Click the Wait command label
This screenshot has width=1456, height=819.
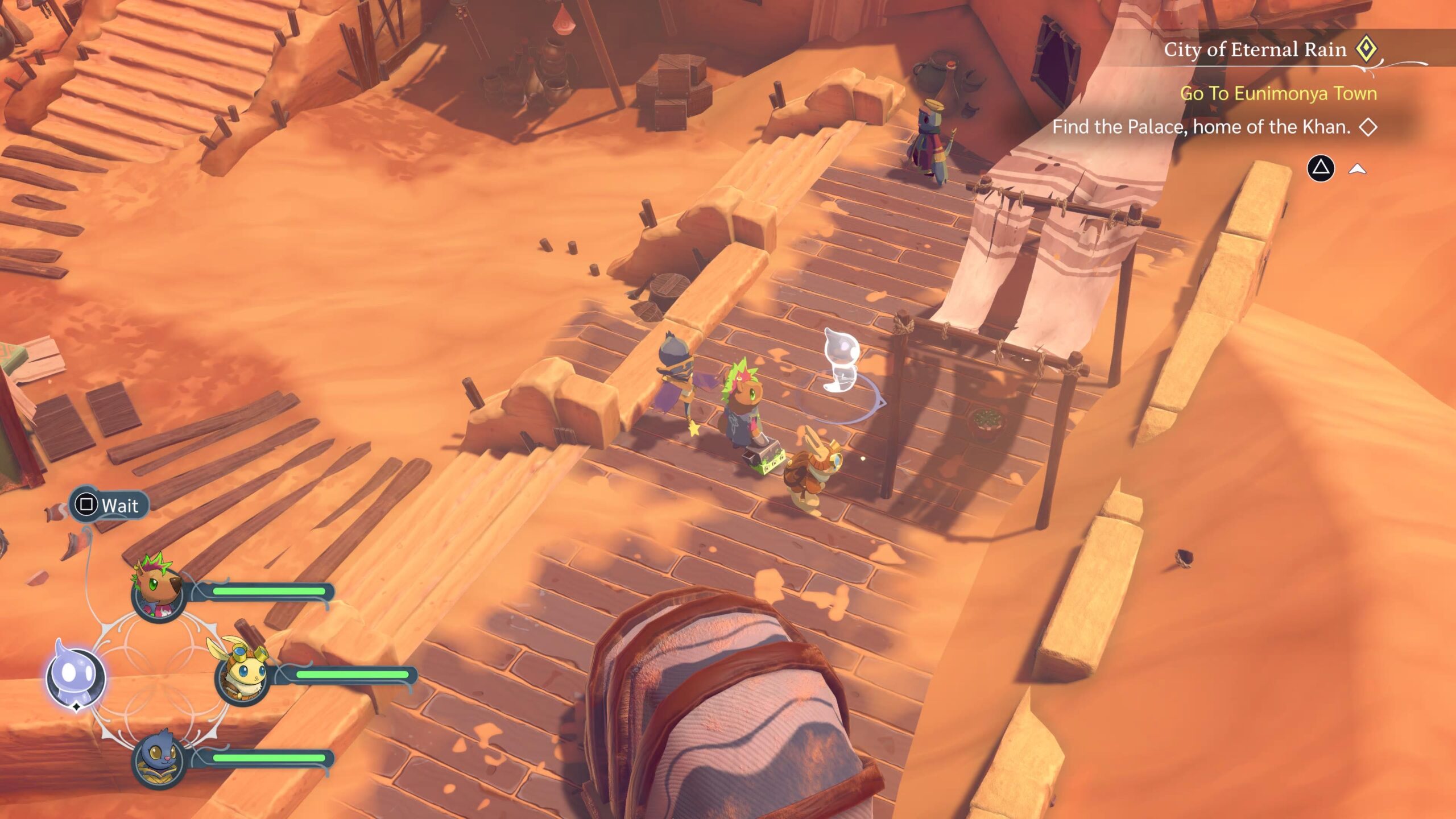tap(119, 505)
